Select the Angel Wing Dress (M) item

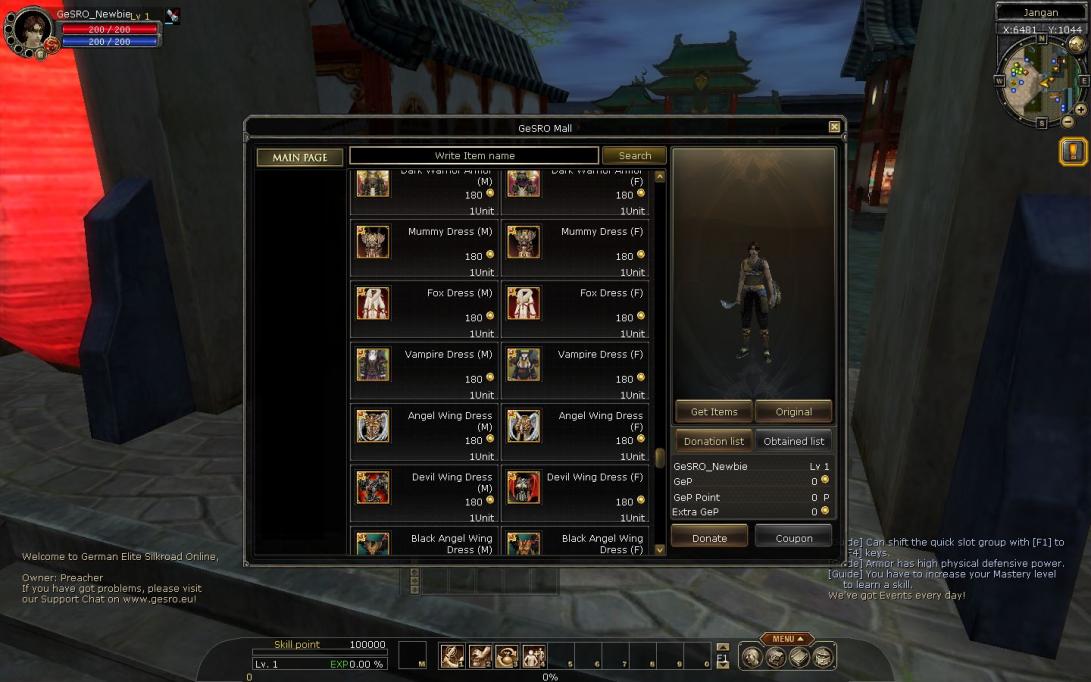(x=424, y=432)
